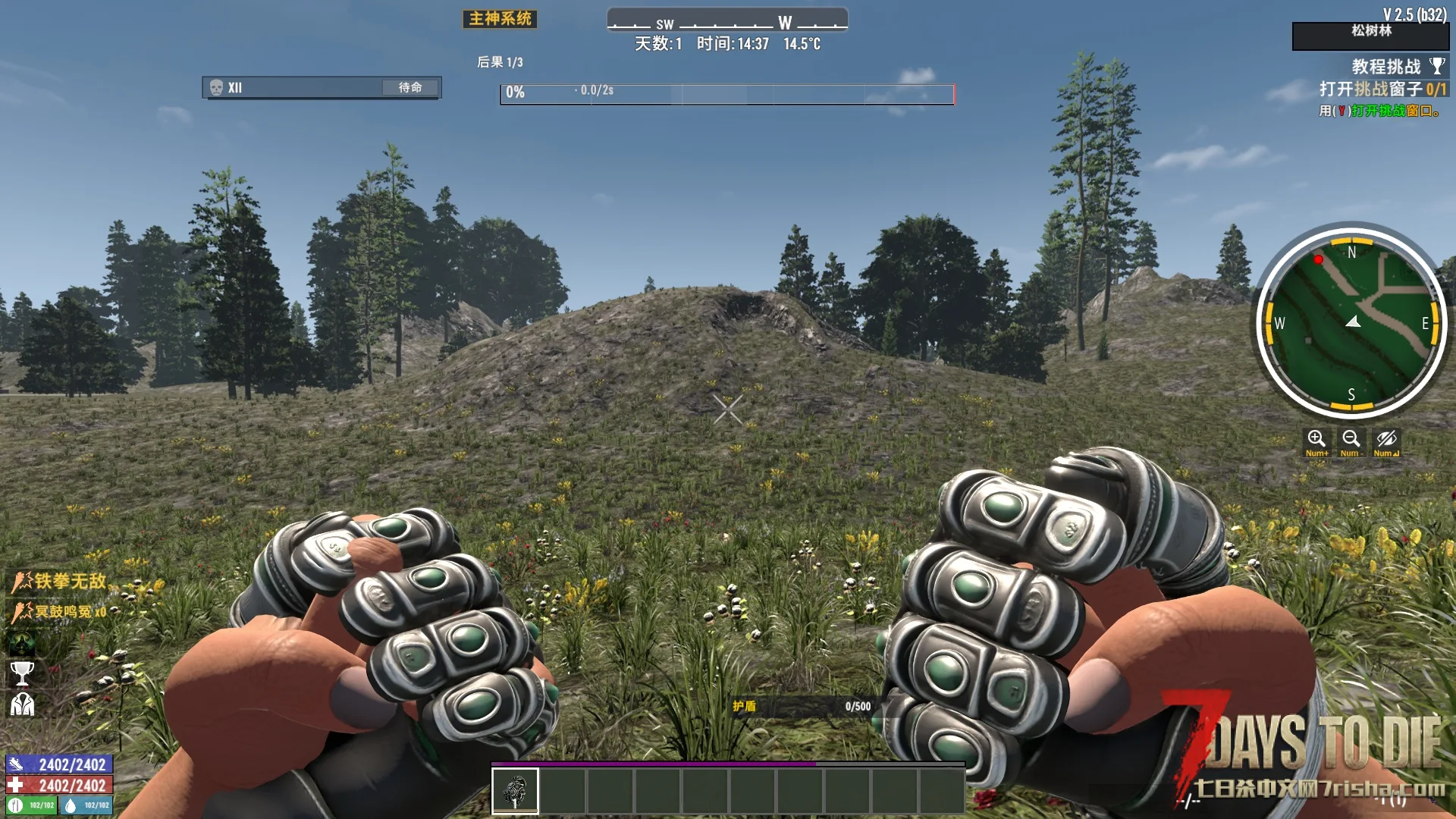Open the 主神系统 label
The width and height of the screenshot is (1456, 819).
pyautogui.click(x=500, y=19)
